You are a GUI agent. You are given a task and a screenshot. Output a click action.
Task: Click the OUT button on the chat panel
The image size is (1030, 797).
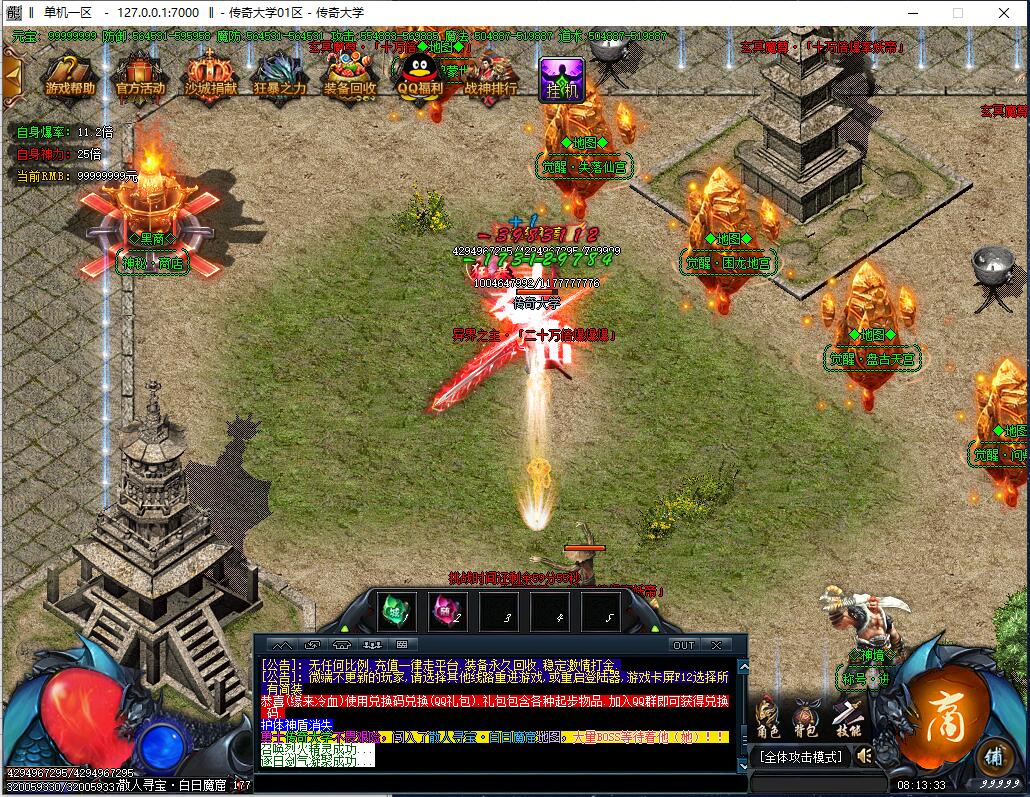[x=683, y=645]
